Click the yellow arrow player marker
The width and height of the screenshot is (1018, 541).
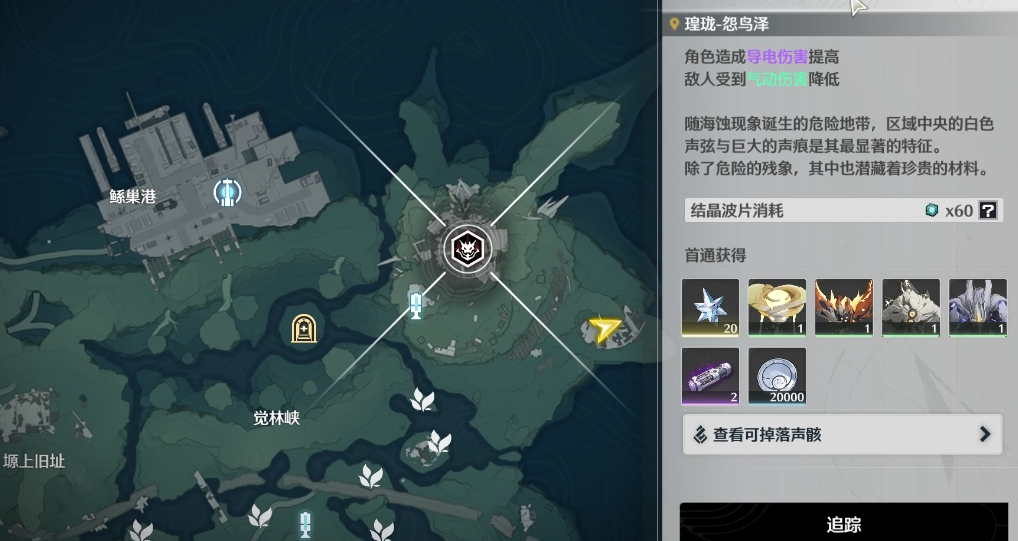coord(604,329)
